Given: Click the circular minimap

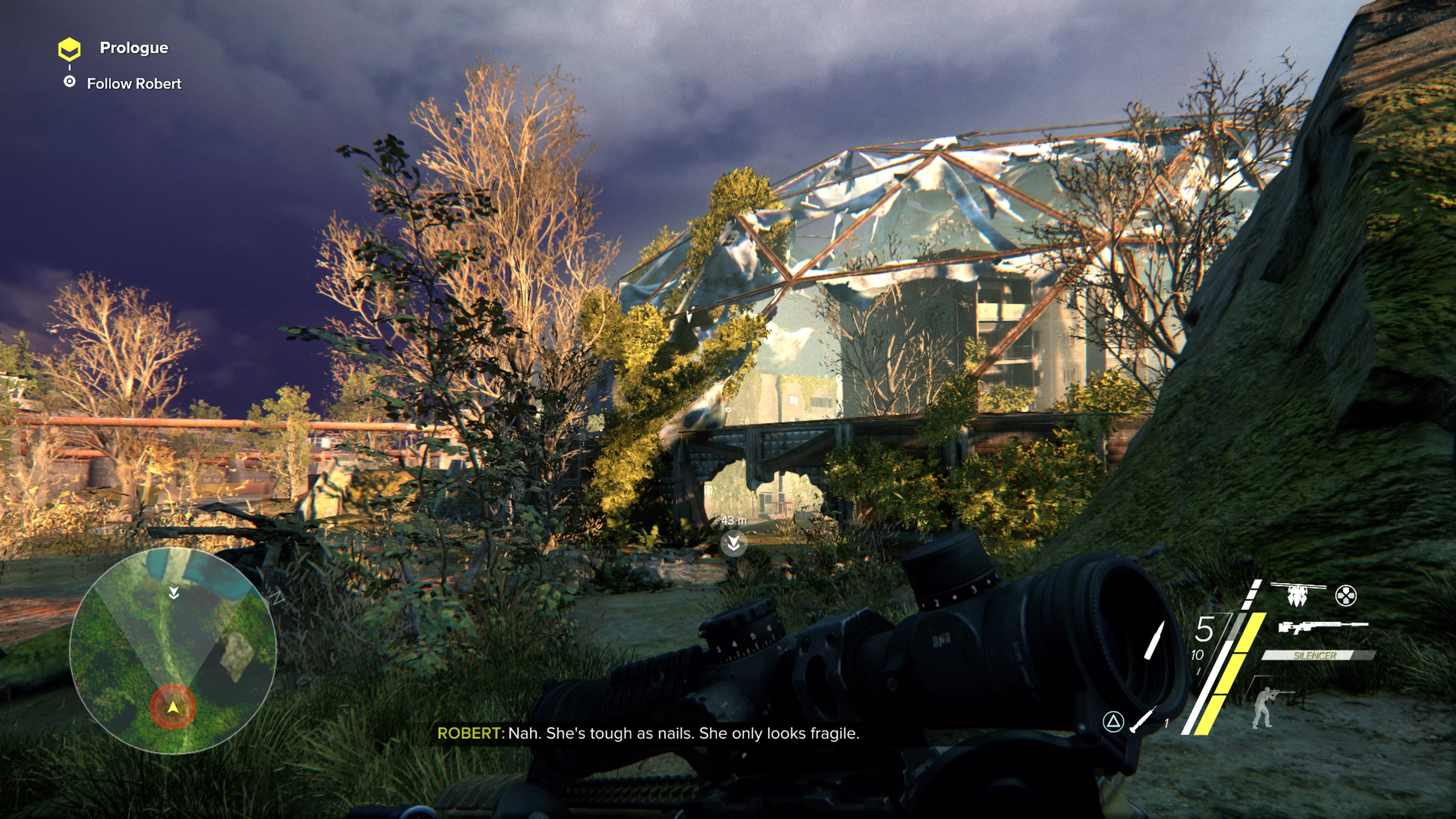Looking at the screenshot, I should (x=173, y=651).
